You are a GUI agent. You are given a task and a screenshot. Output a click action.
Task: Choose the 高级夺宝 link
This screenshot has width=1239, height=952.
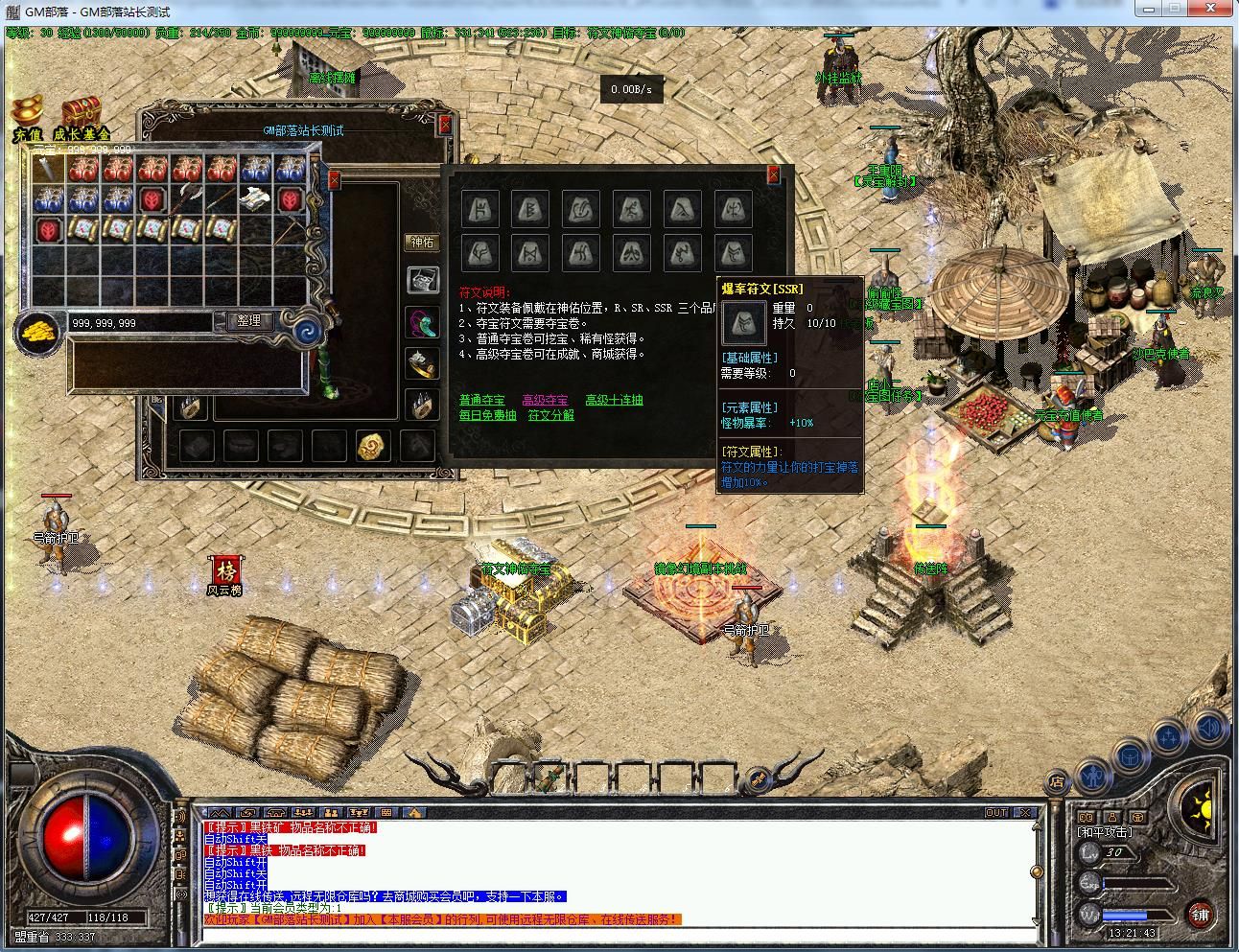click(545, 400)
